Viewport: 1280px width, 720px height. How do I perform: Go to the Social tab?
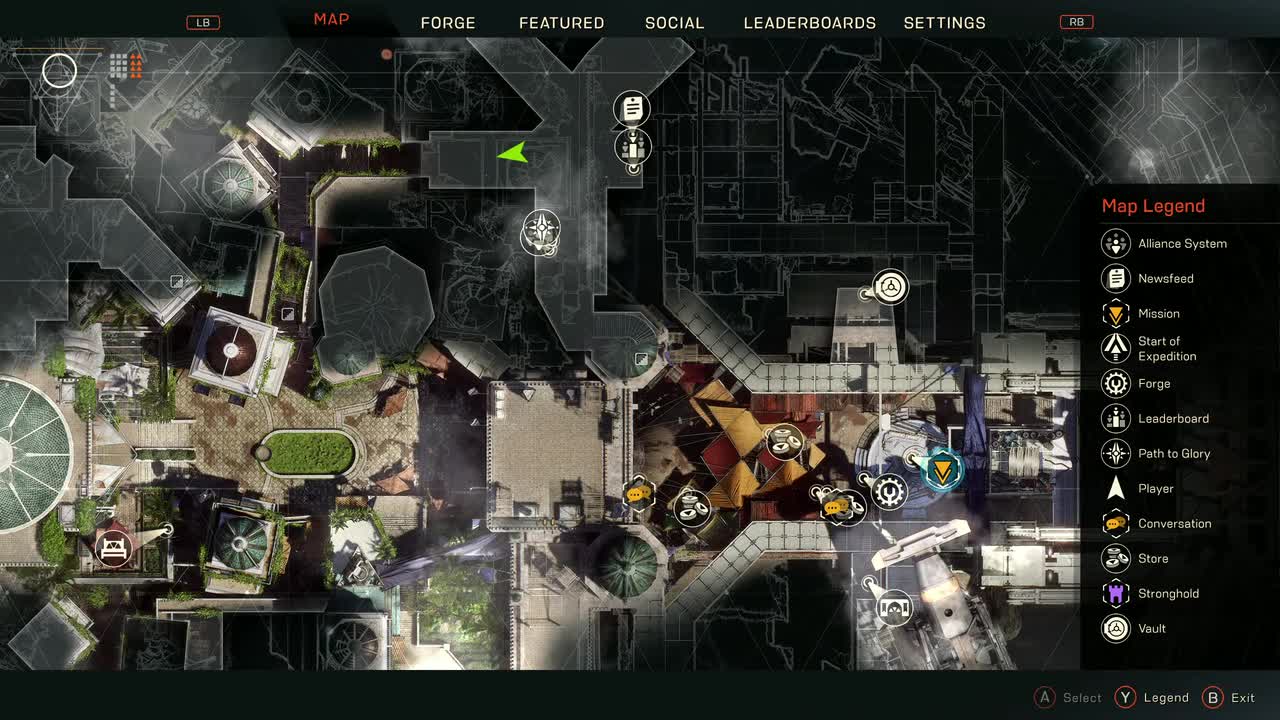pyautogui.click(x=674, y=23)
